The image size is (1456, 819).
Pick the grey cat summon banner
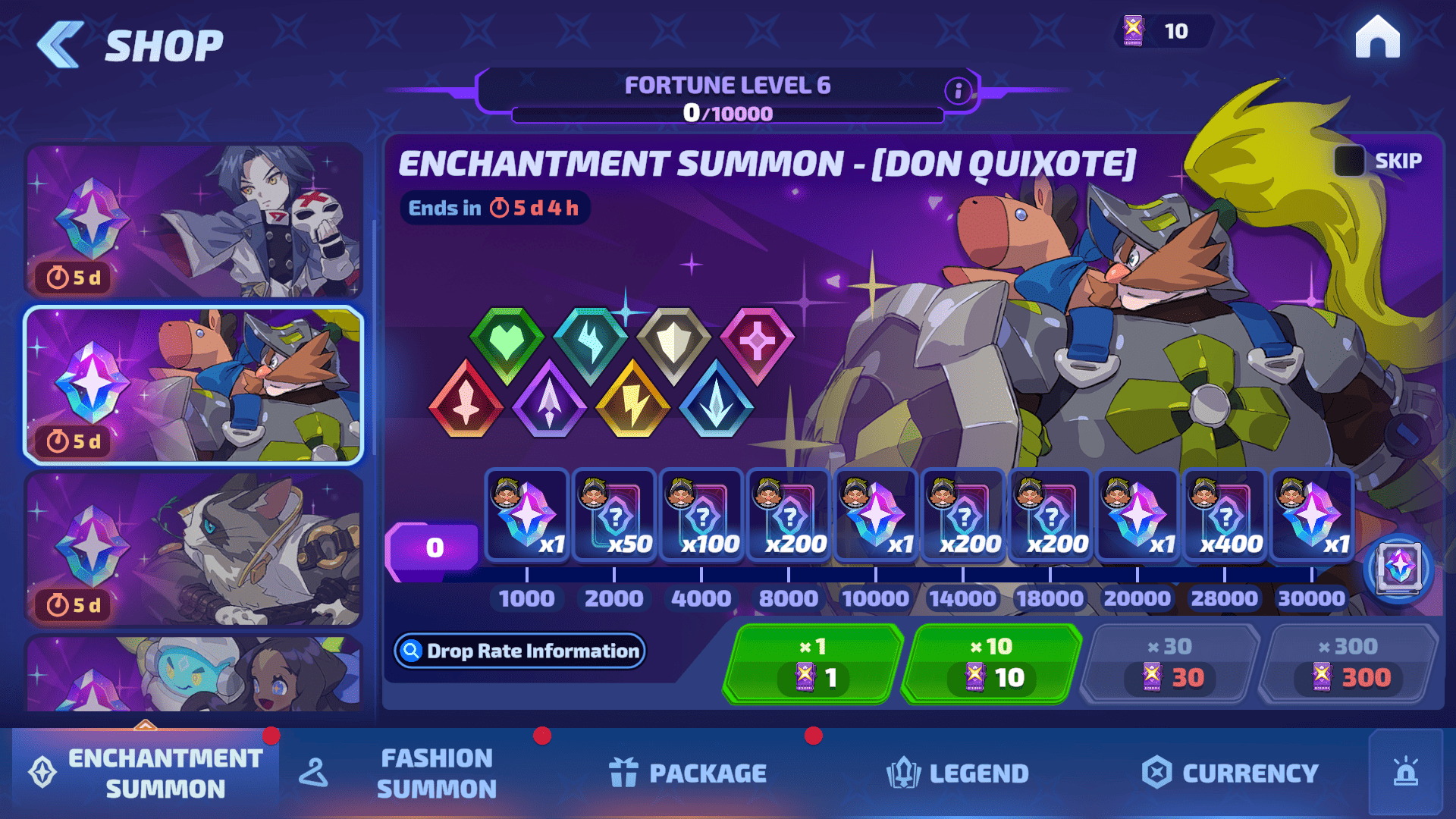194,548
